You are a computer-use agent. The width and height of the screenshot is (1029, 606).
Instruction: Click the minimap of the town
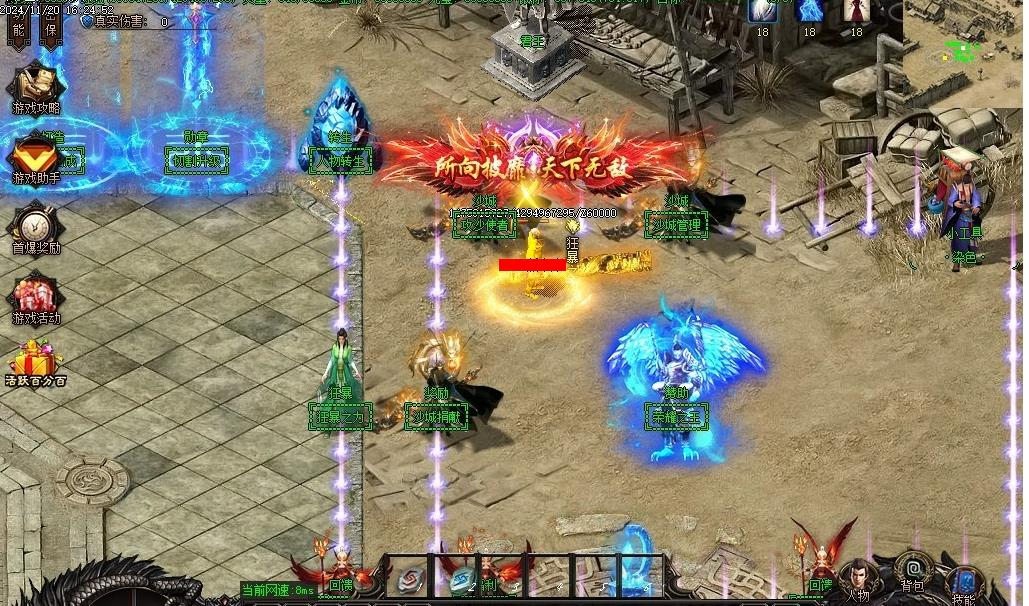tap(964, 50)
